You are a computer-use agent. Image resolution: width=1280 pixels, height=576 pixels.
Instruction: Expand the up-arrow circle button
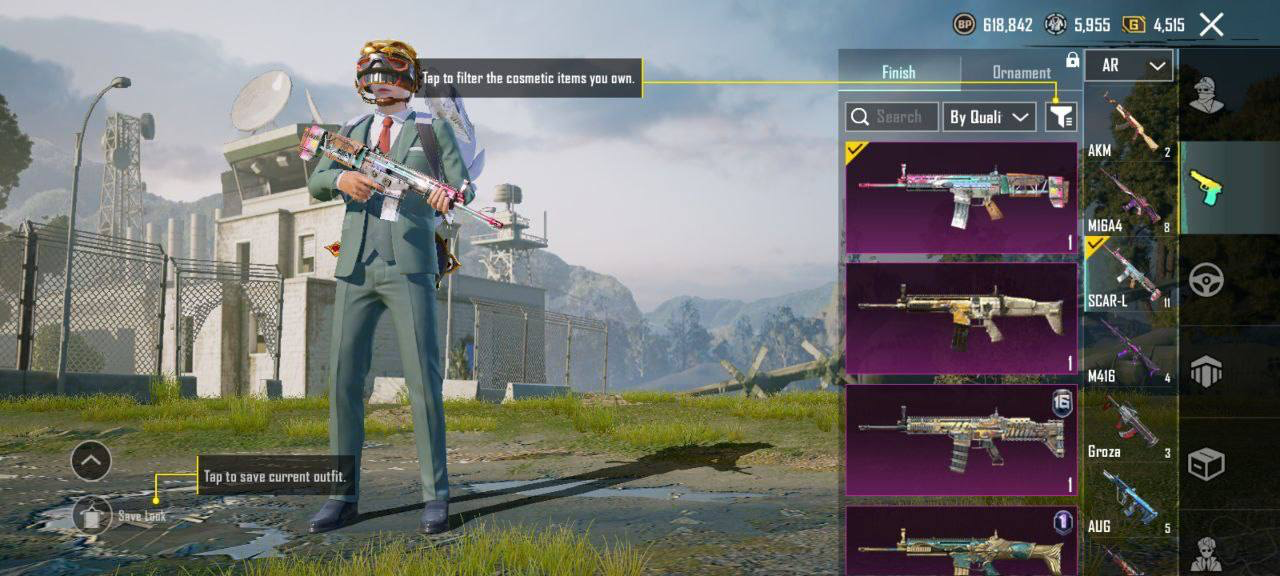click(91, 461)
